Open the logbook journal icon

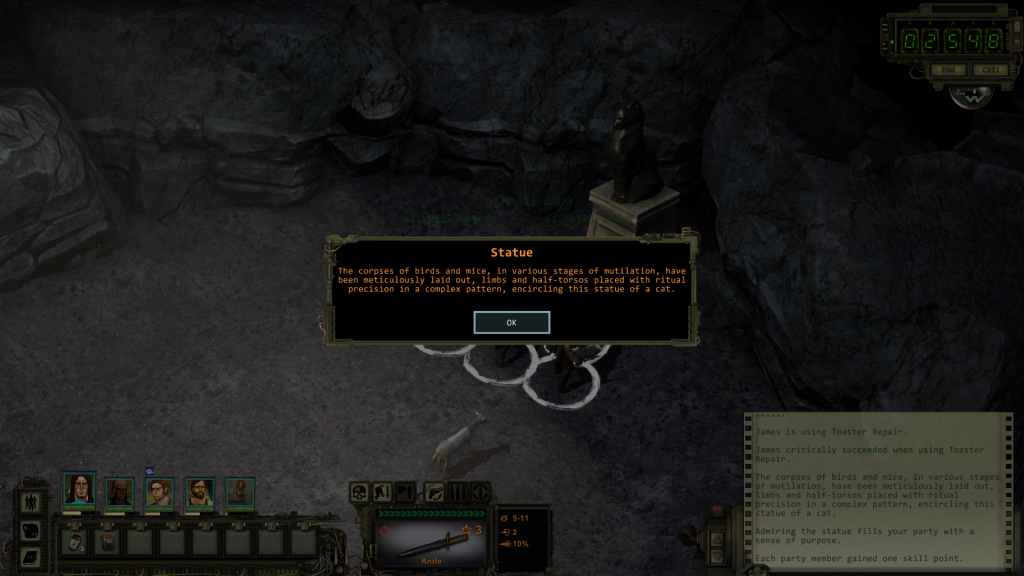[x=30, y=555]
